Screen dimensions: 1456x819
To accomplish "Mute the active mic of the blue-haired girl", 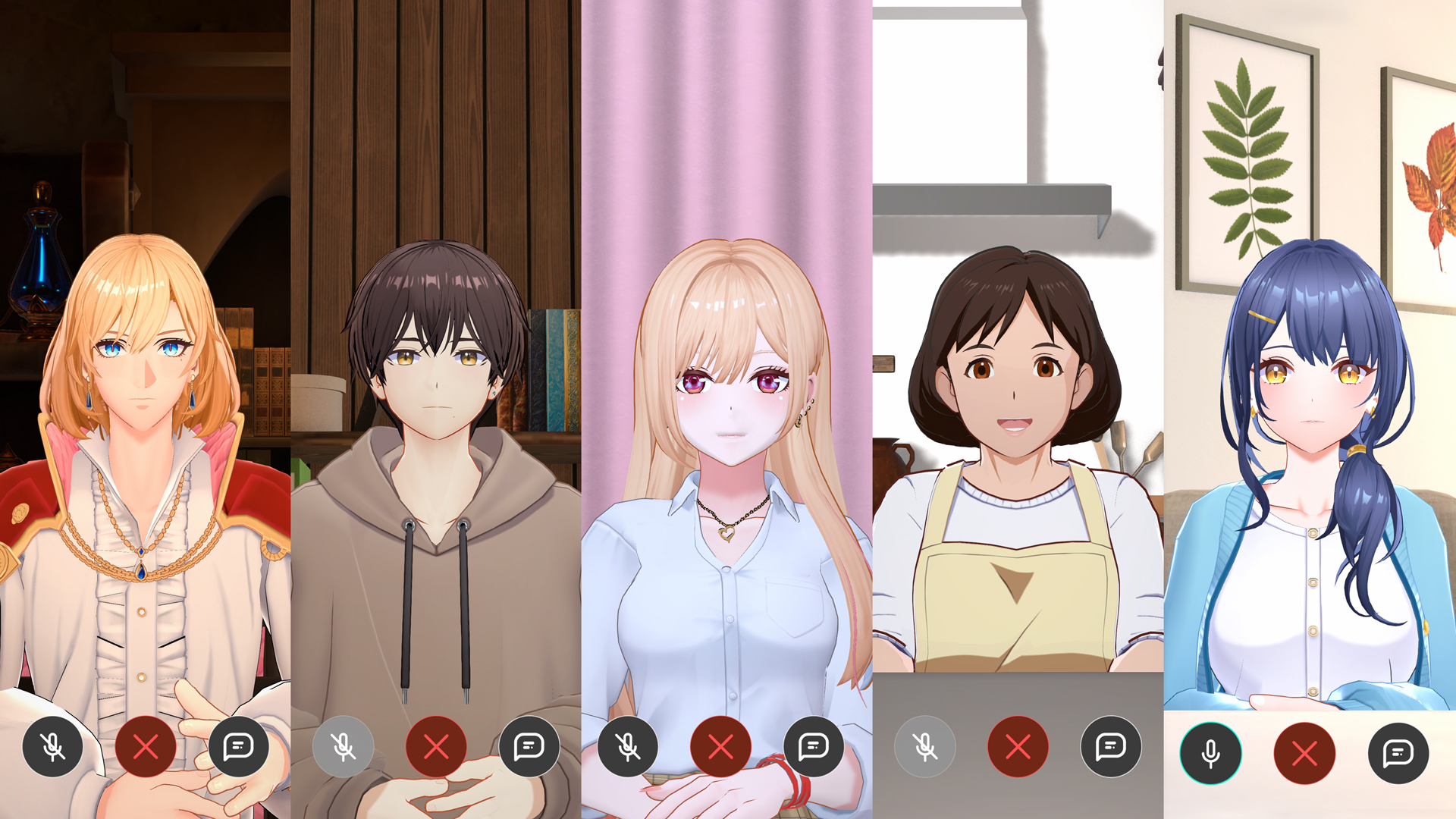I will coord(1211,753).
